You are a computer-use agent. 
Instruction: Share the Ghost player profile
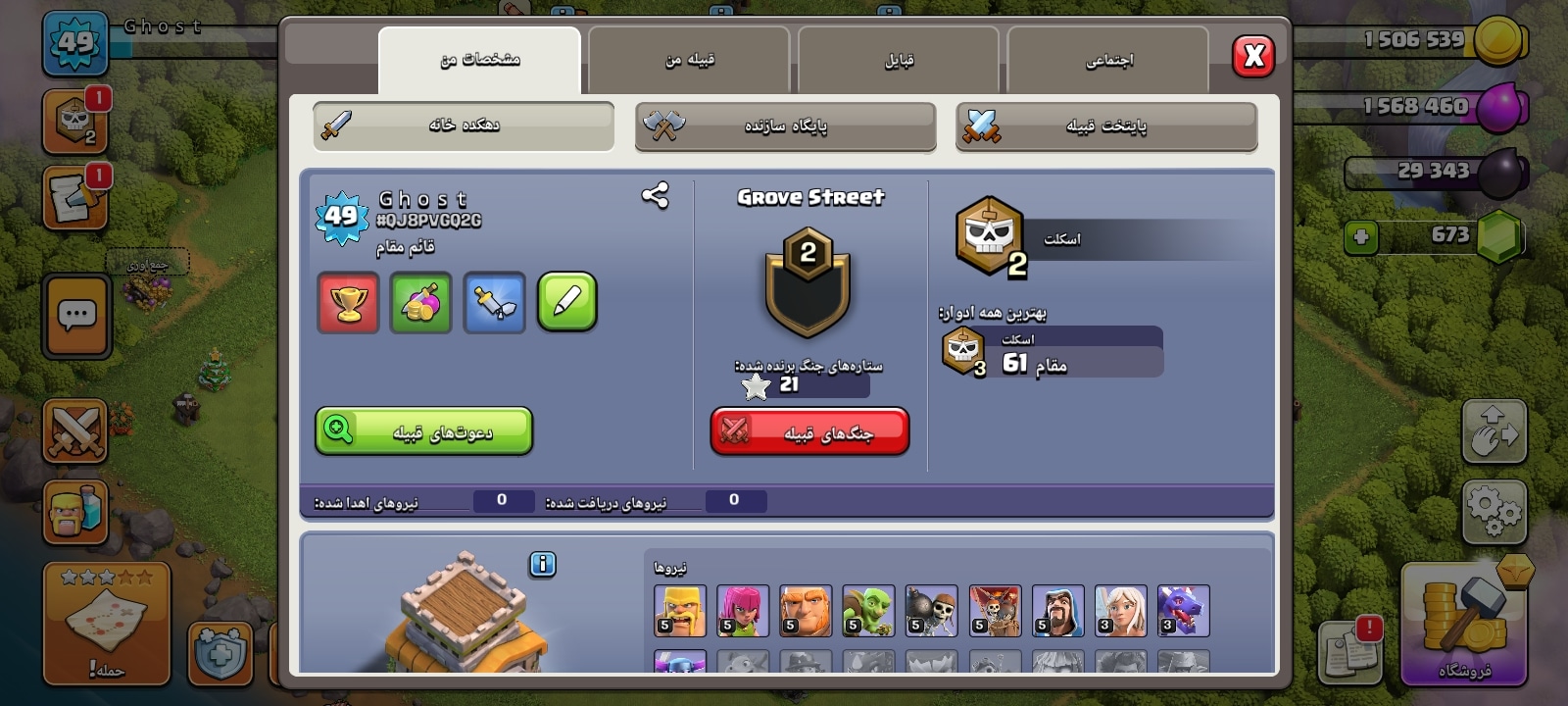(655, 196)
